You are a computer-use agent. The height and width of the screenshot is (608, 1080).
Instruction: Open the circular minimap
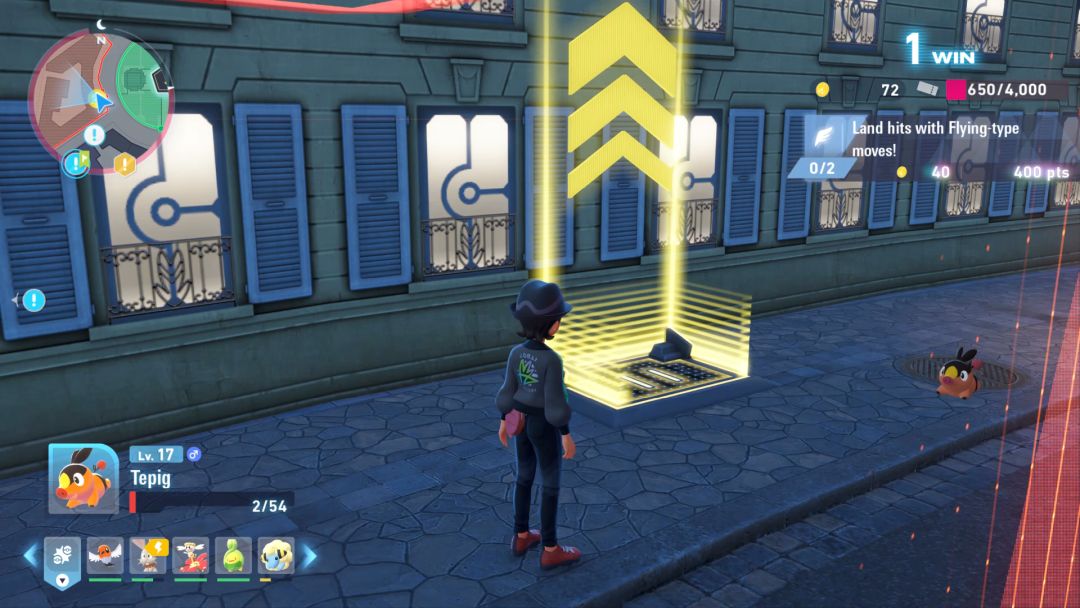pos(100,102)
